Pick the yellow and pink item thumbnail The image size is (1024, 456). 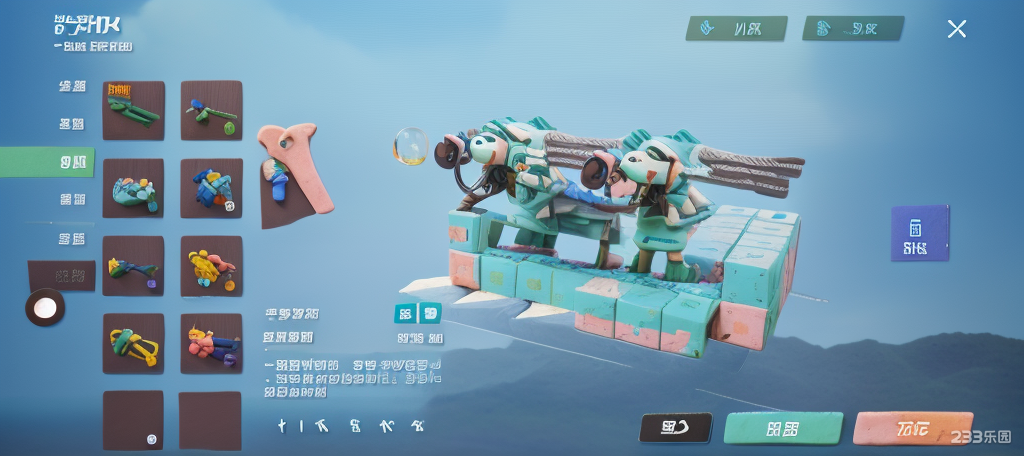tap(211, 266)
